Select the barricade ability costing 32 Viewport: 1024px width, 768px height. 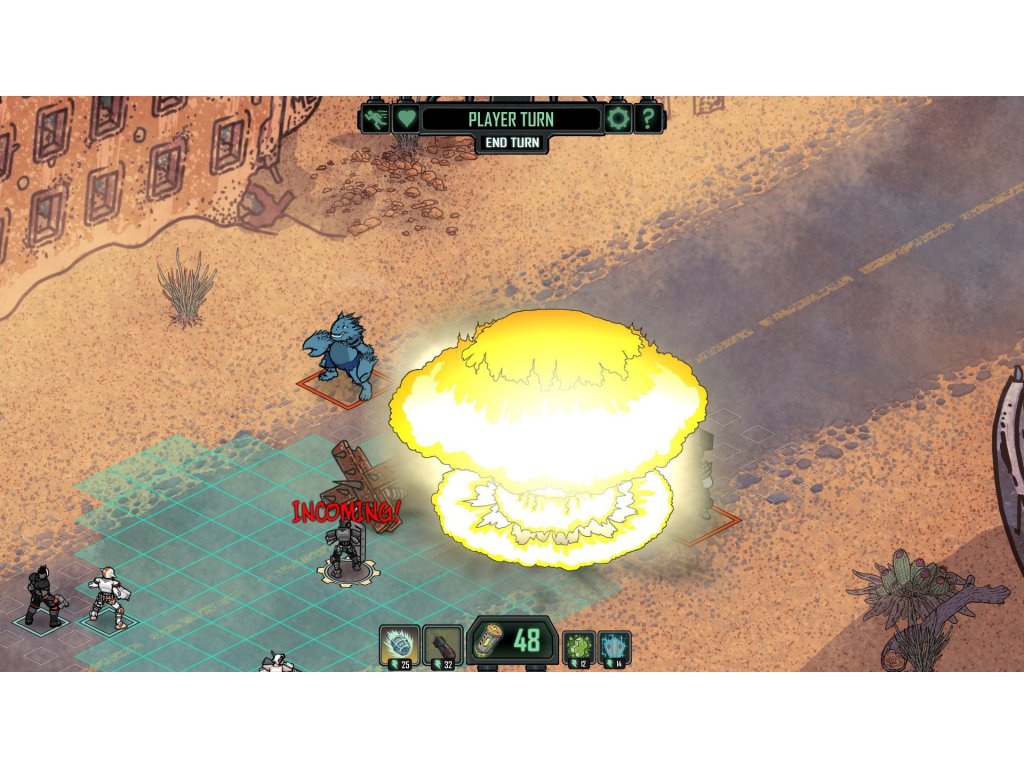pos(442,646)
